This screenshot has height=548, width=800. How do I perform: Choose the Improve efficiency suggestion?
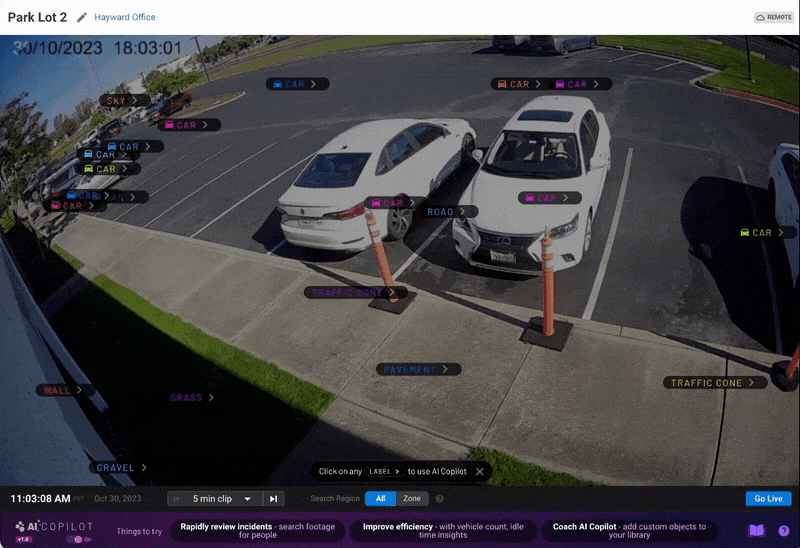[443, 531]
